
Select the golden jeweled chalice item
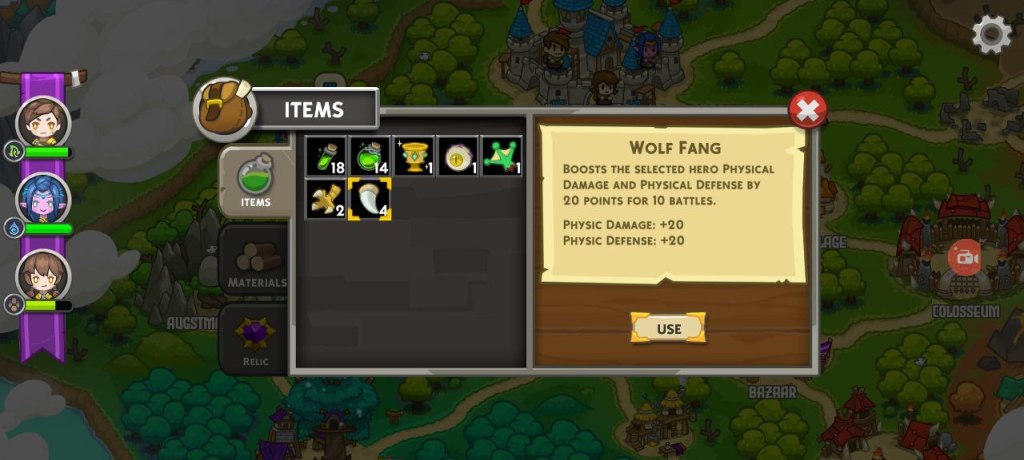click(413, 156)
